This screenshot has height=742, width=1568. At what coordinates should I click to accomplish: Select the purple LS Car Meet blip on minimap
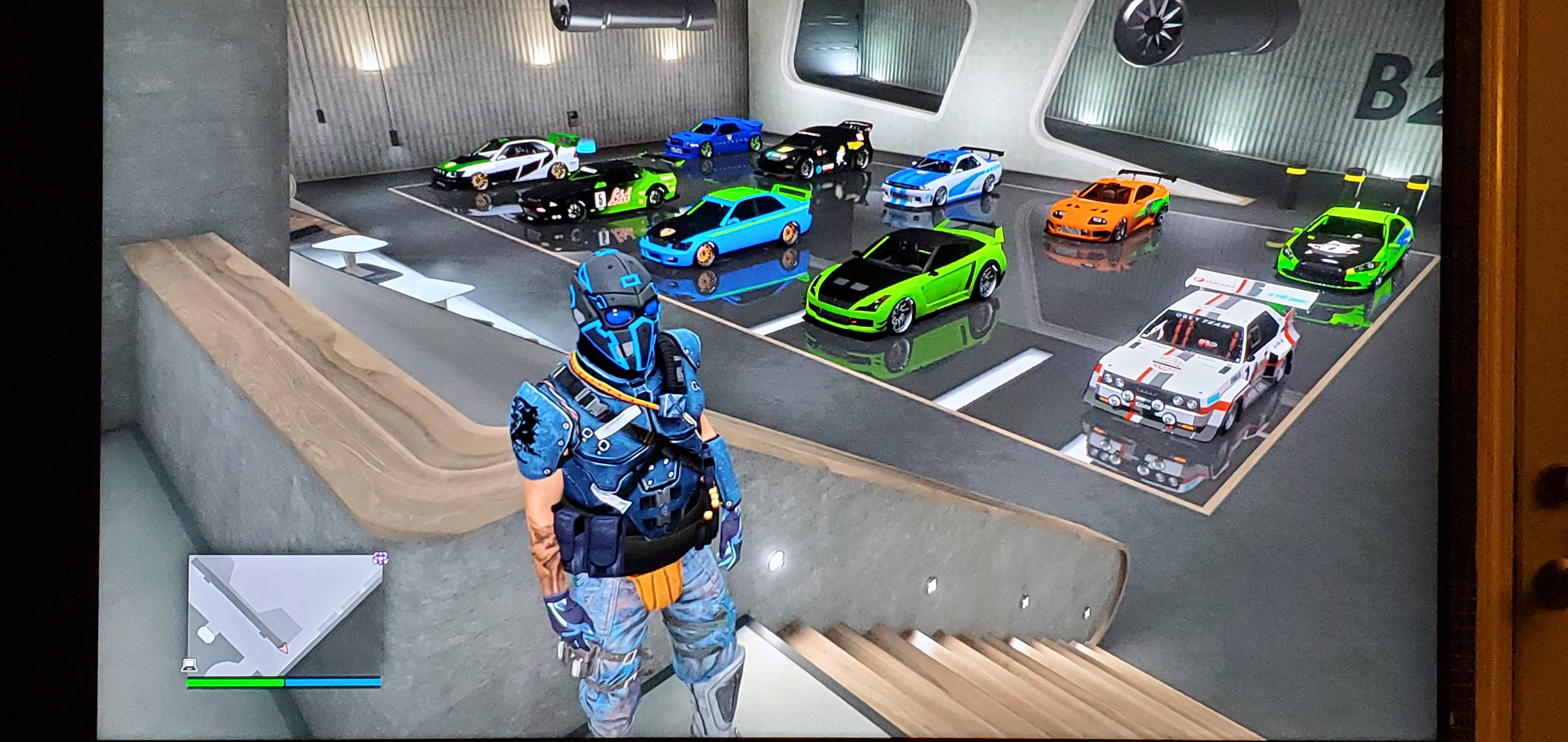381,558
